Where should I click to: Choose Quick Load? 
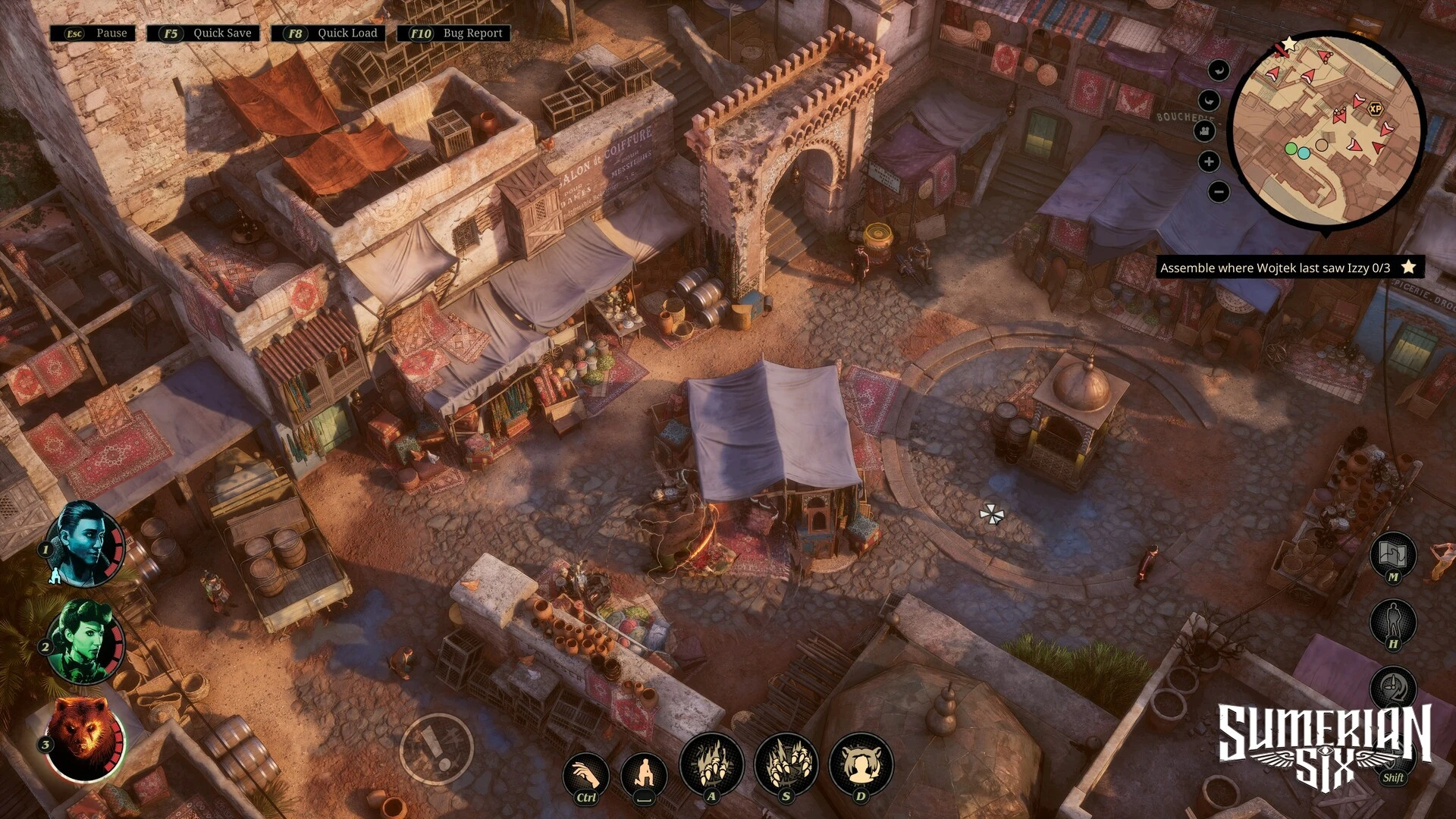pos(328,33)
